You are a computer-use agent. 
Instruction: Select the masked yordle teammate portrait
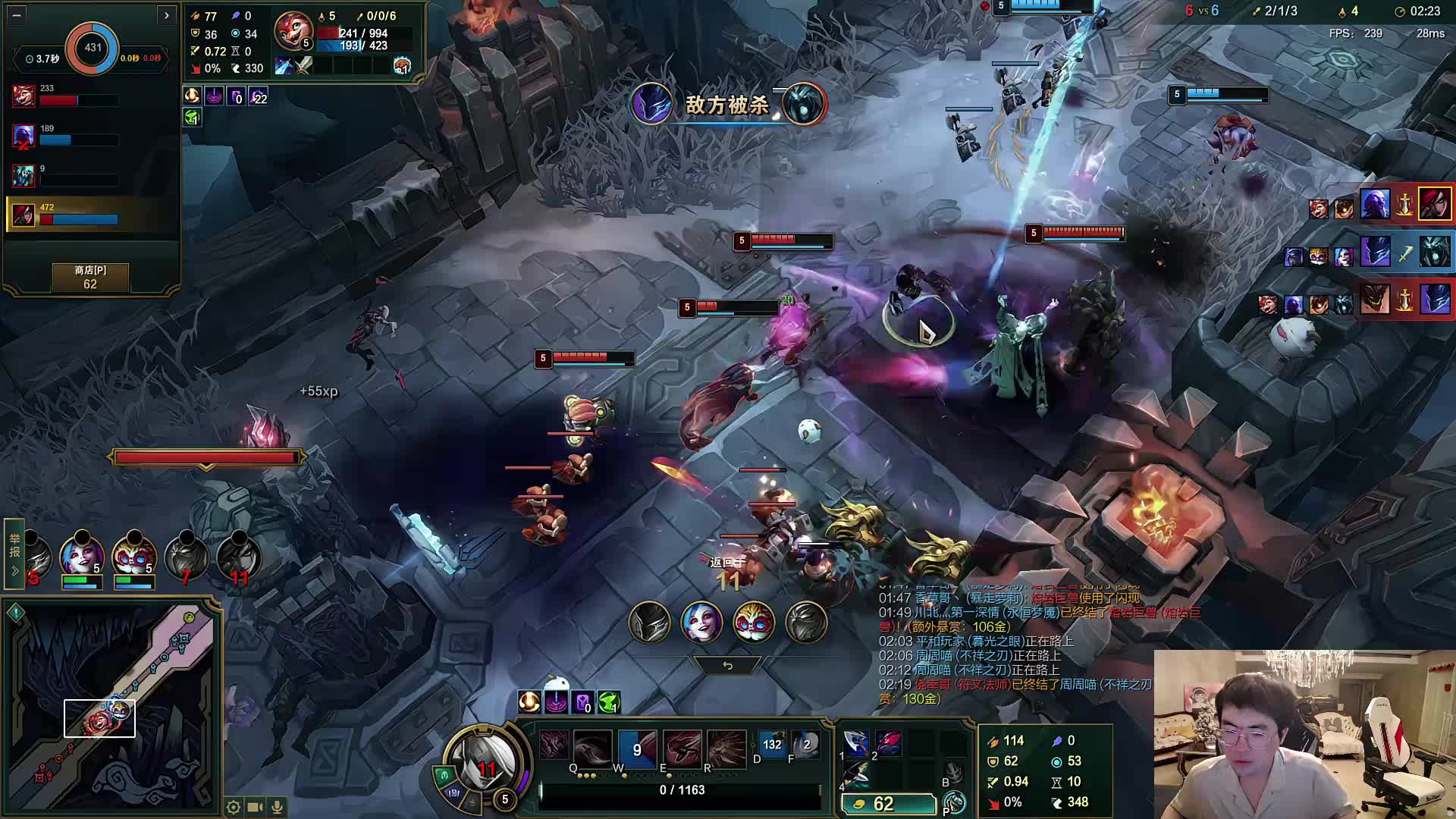click(x=134, y=557)
